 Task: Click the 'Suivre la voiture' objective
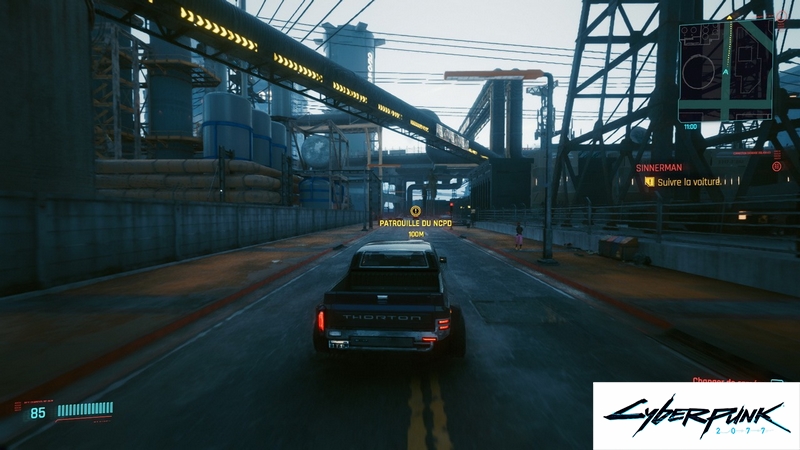coord(689,182)
